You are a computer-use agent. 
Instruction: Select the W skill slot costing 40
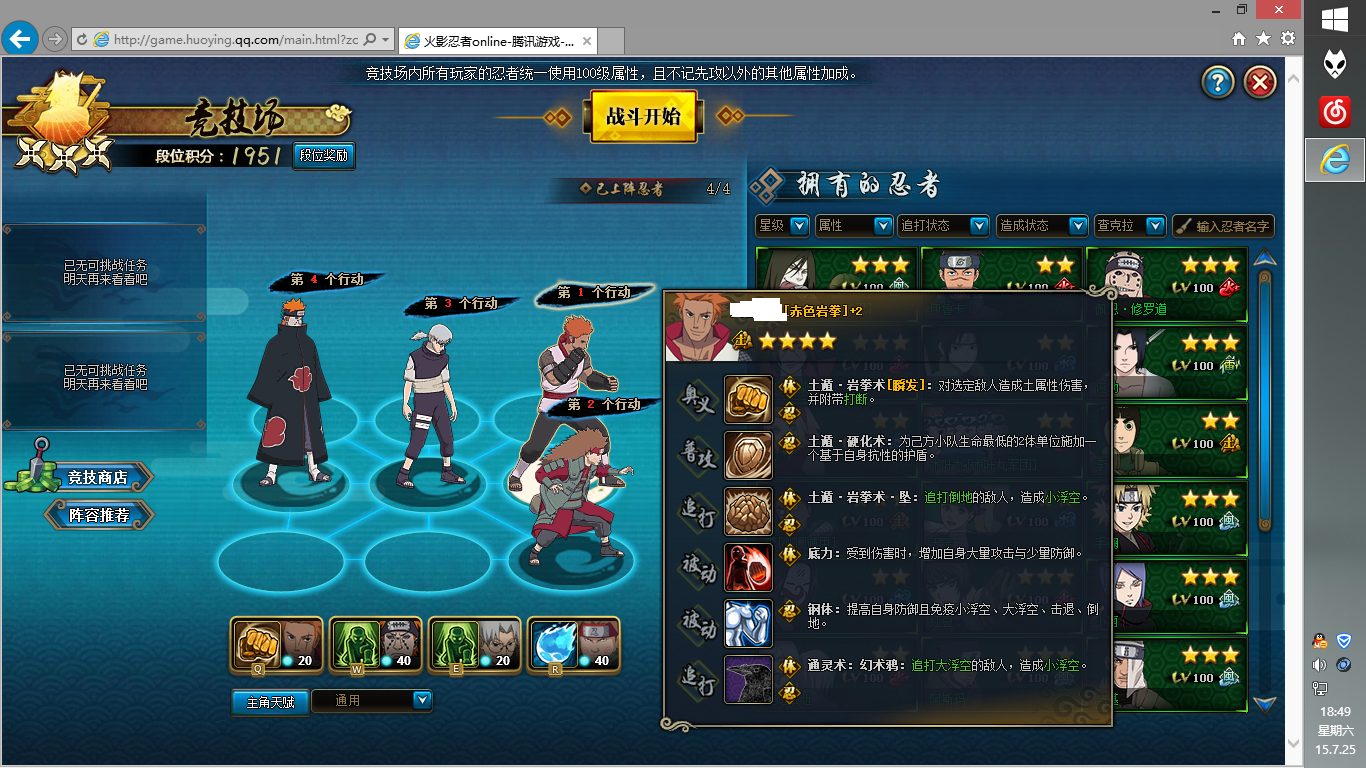375,645
